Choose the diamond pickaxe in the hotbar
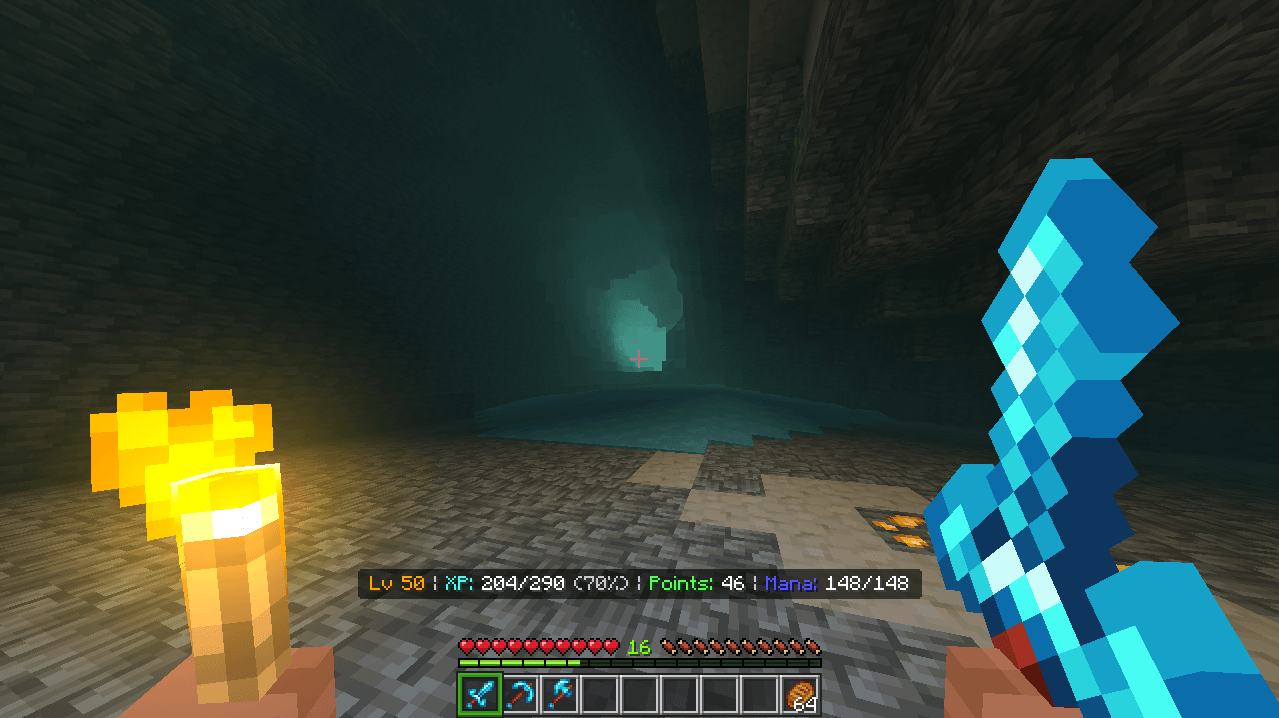The width and height of the screenshot is (1279, 718). pos(519,694)
